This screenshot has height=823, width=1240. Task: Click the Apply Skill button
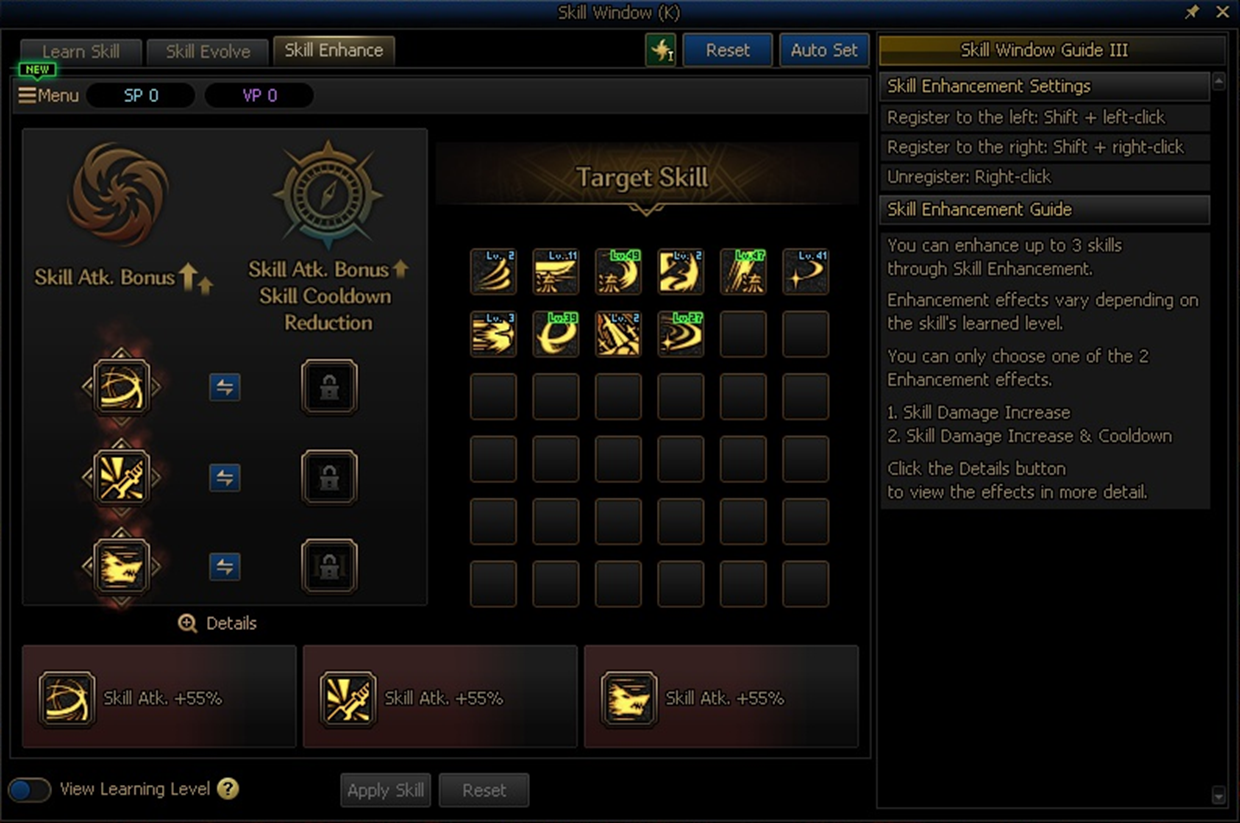coord(385,790)
